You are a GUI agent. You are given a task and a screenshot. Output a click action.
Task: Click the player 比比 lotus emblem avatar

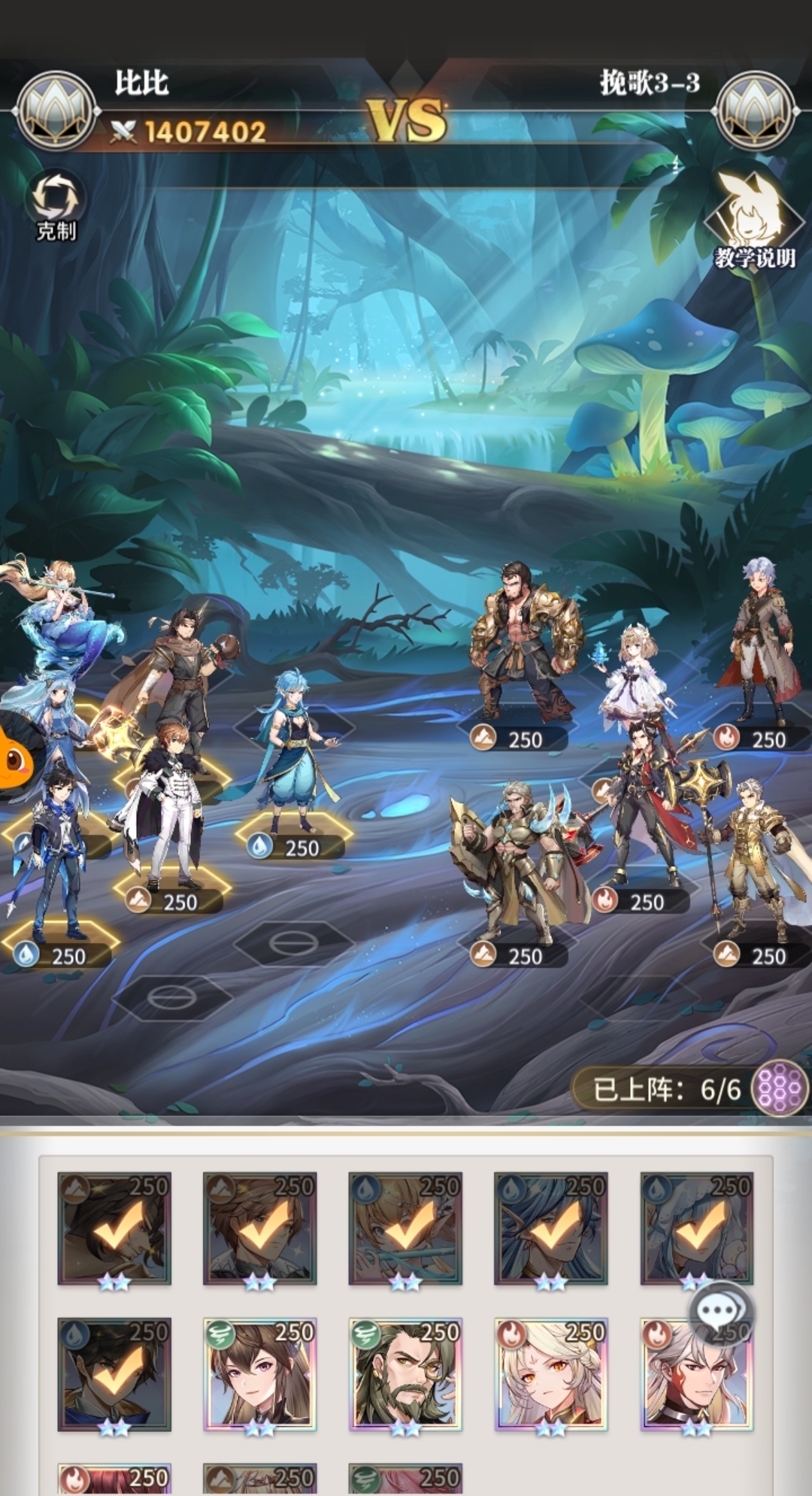click(x=56, y=111)
